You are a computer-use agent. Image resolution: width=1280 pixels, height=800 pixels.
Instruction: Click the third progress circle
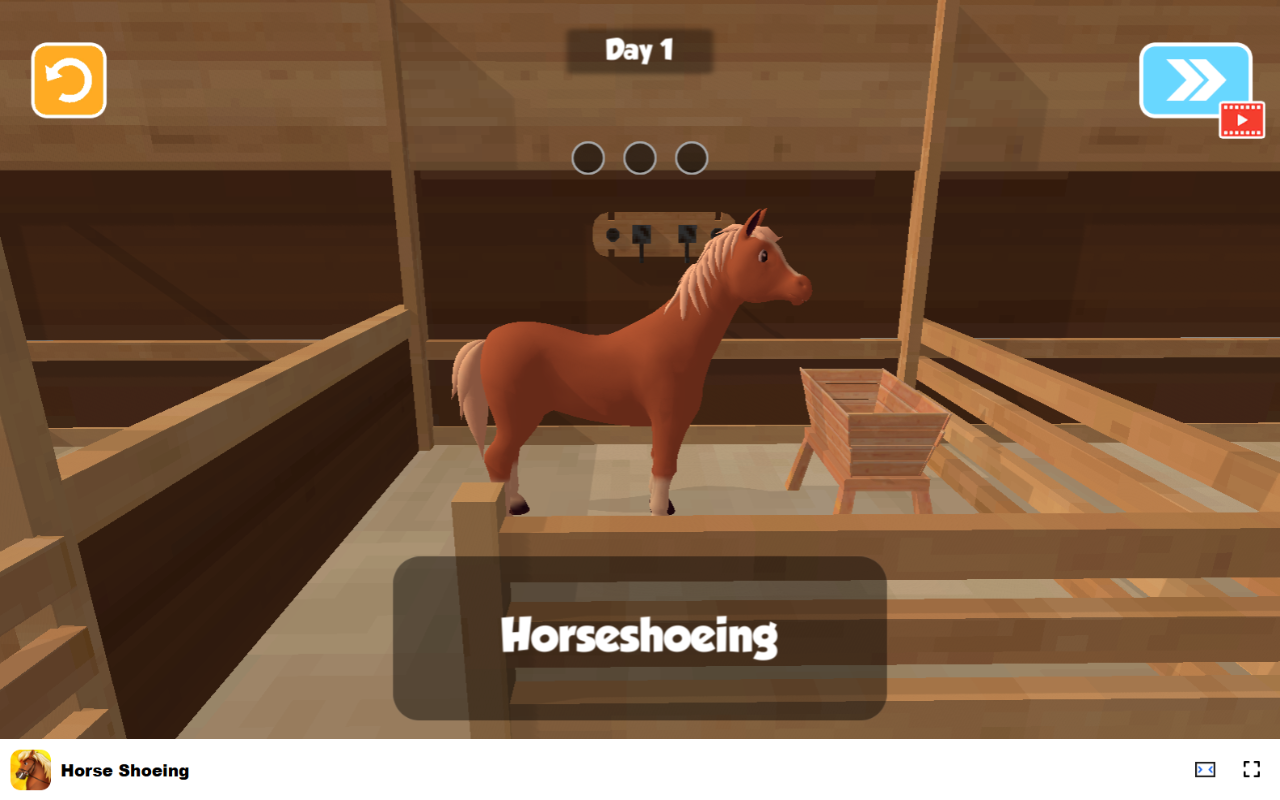[x=691, y=158]
